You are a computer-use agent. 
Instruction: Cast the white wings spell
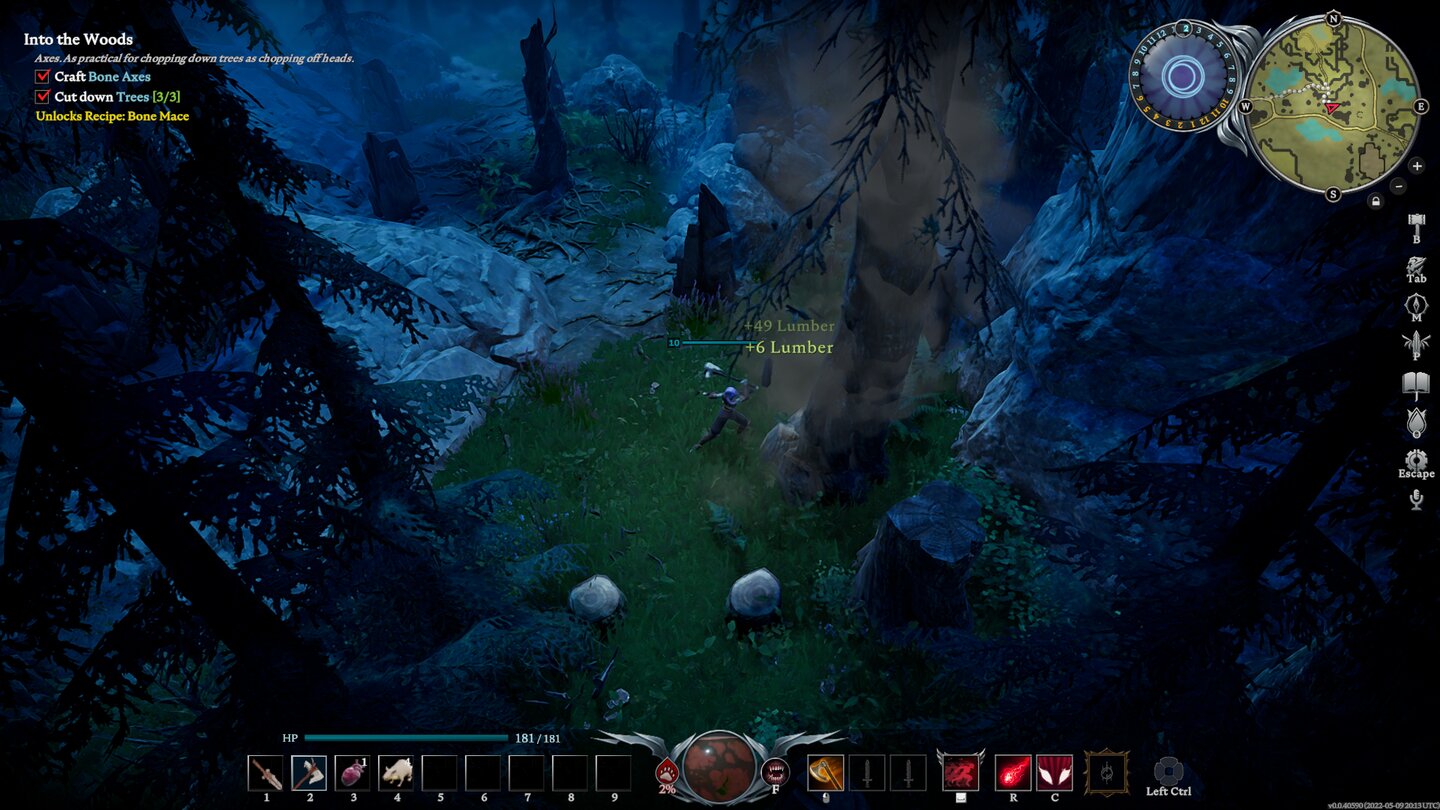coord(1054,773)
